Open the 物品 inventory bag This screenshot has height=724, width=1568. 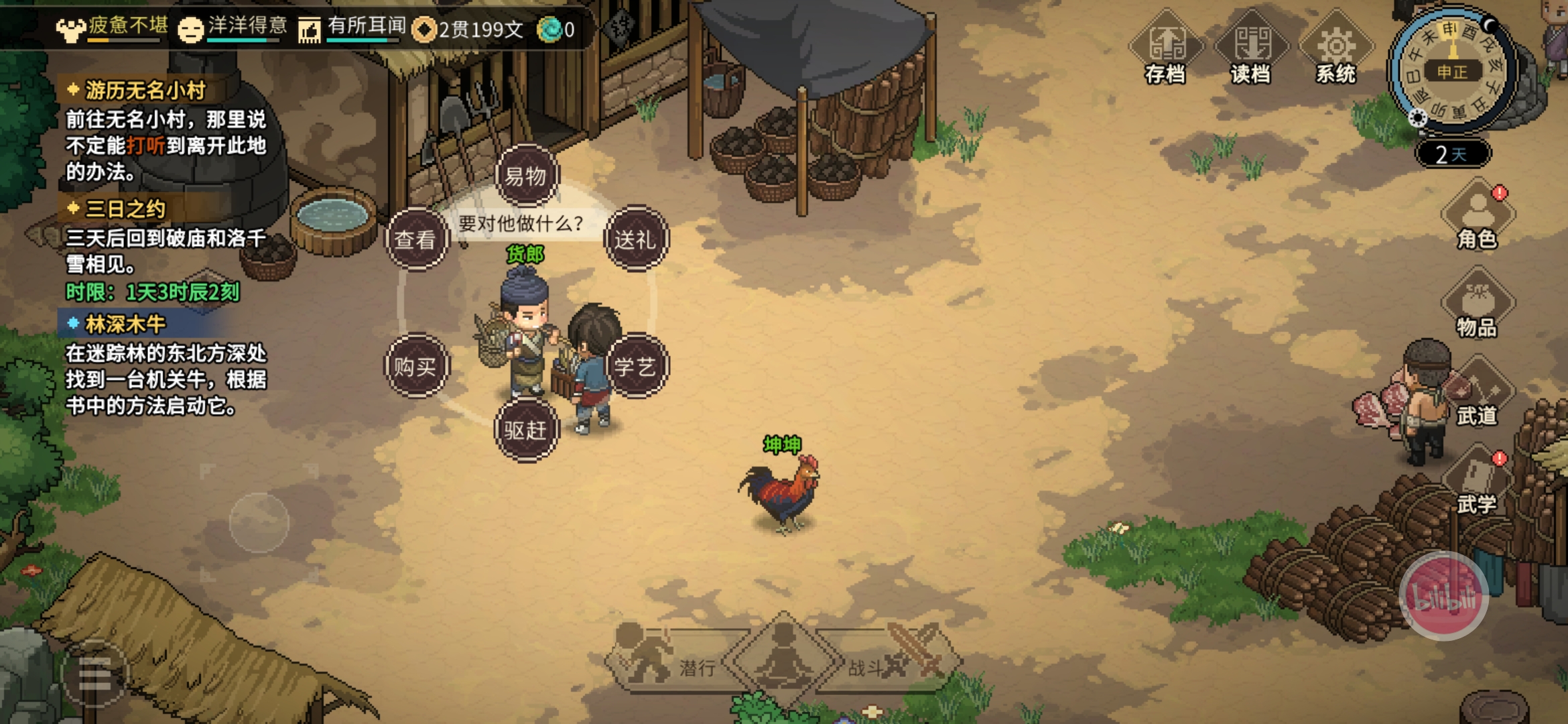[x=1477, y=305]
